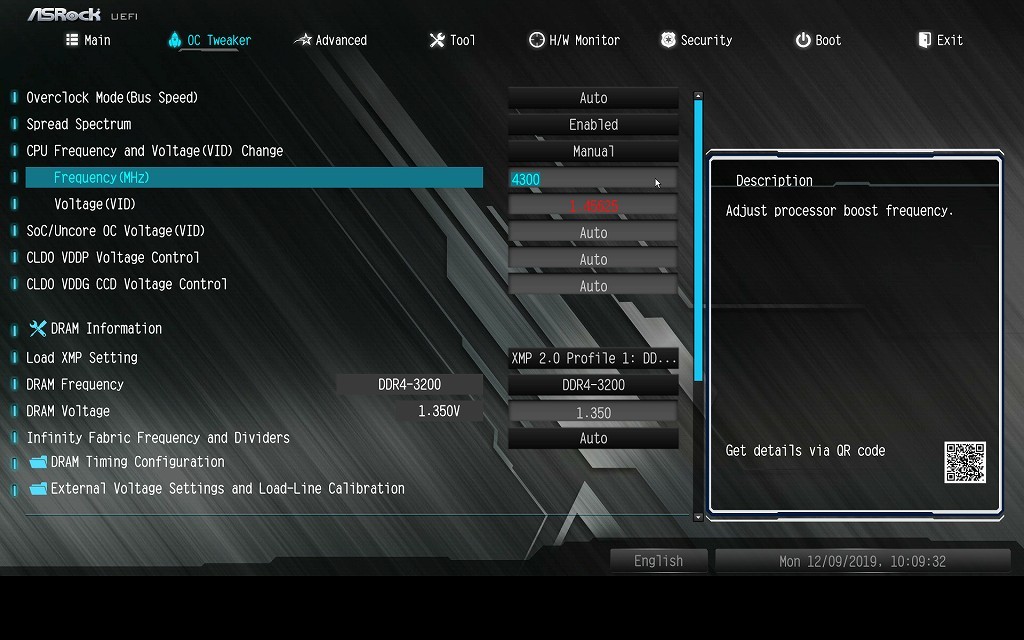
Task: Go to the H/W Monitor tab
Action: [574, 40]
